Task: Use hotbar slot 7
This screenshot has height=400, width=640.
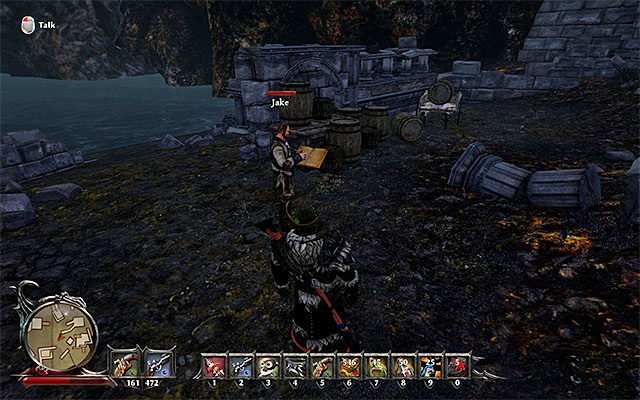Action: coord(377,367)
